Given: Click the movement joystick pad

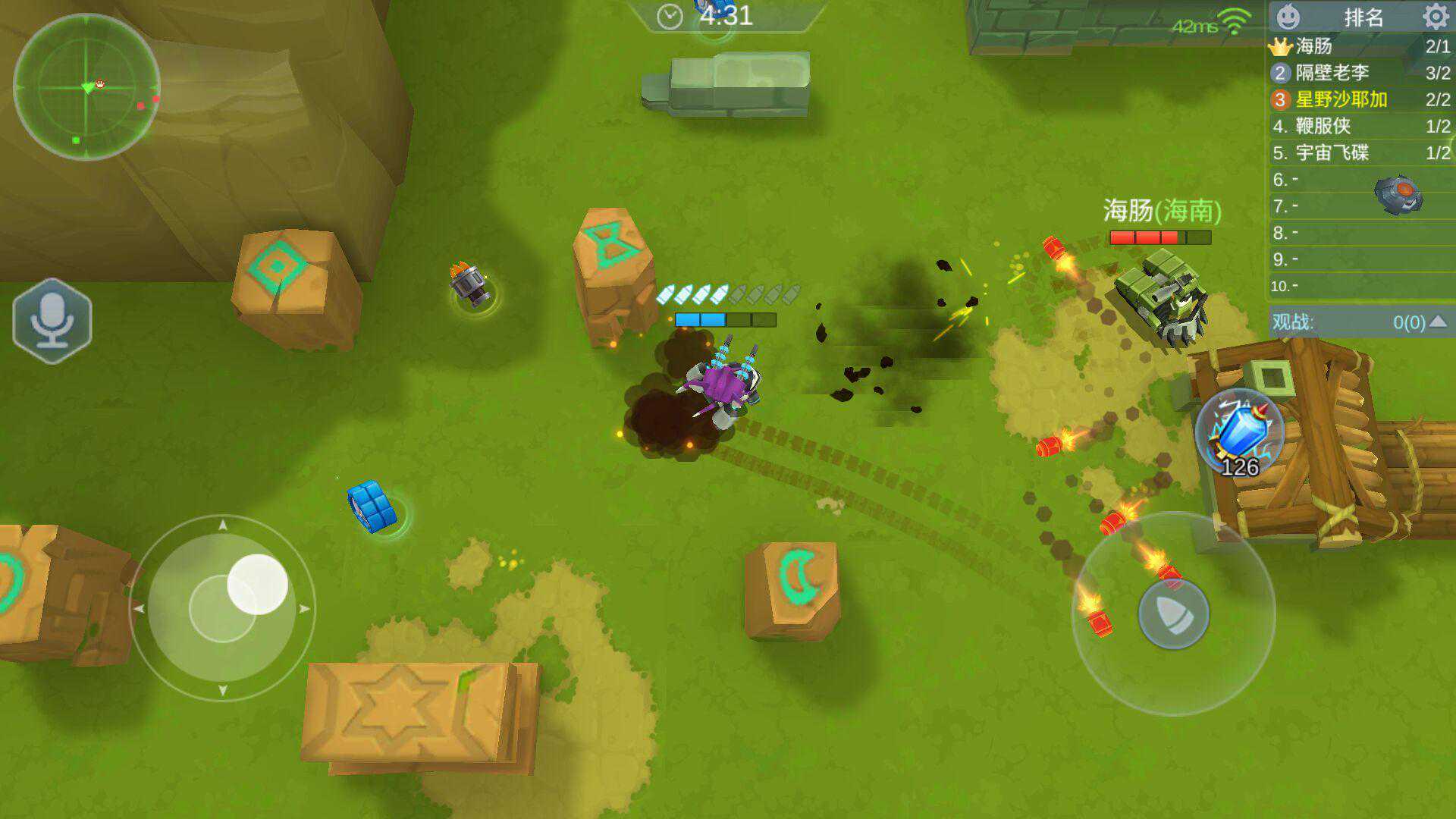Looking at the screenshot, I should click(222, 608).
